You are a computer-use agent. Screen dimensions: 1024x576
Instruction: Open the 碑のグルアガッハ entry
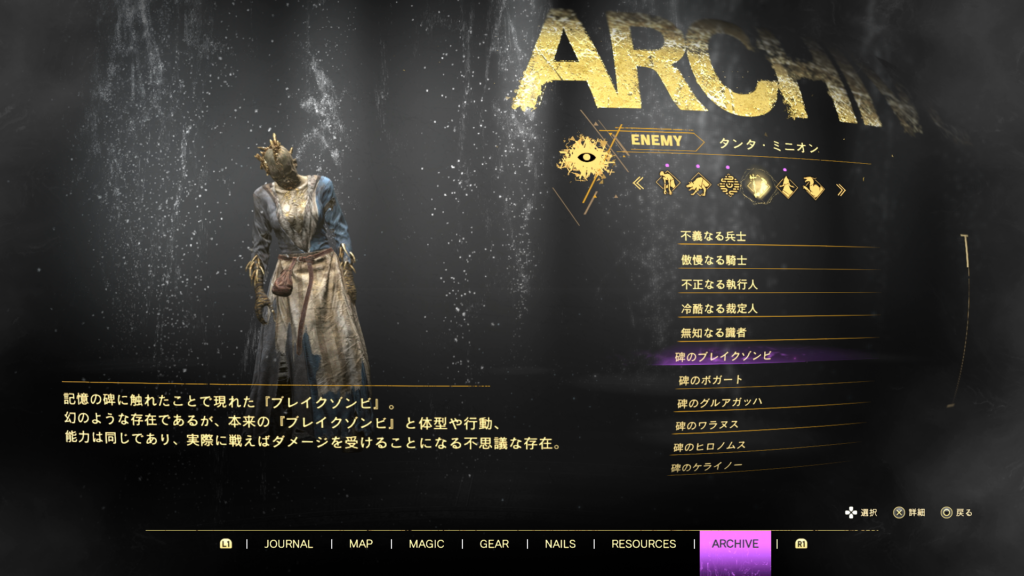718,403
